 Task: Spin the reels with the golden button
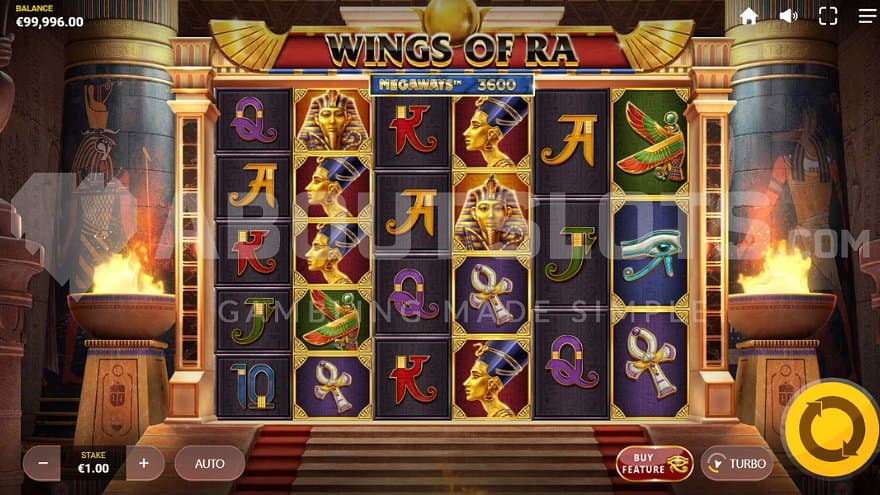[x=830, y=429]
